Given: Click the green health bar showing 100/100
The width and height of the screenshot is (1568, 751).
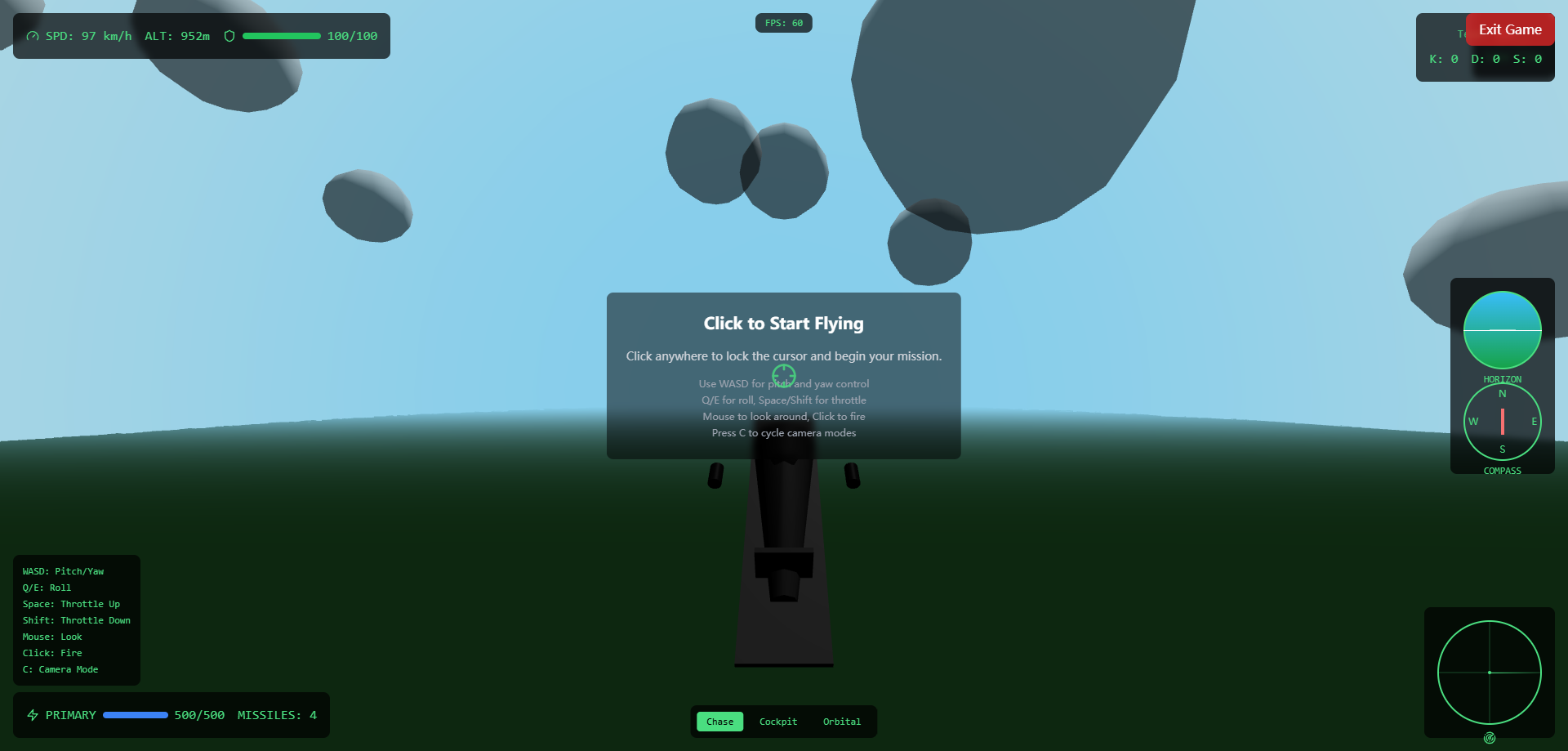Looking at the screenshot, I should click(x=282, y=36).
